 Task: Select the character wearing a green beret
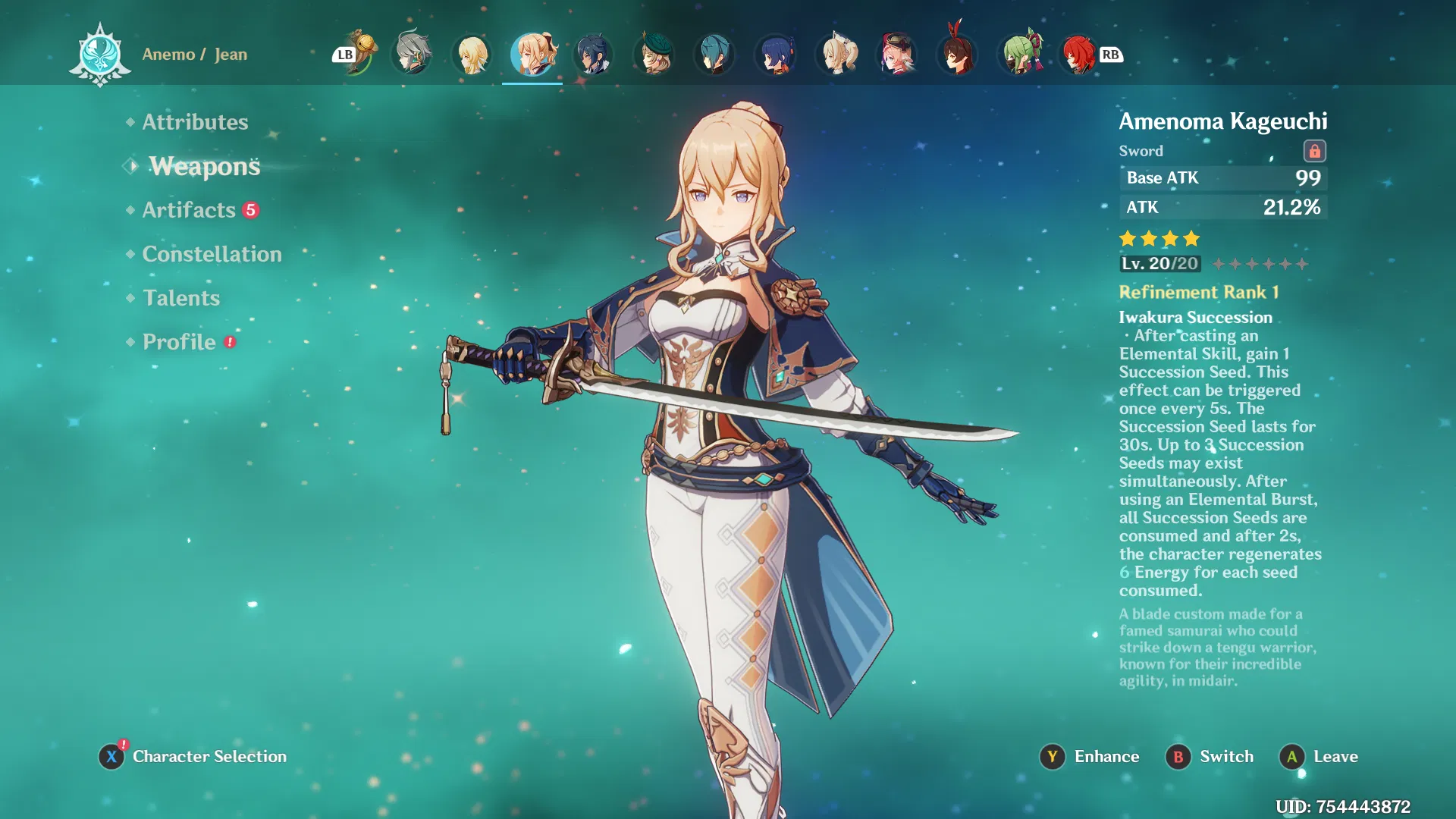[x=654, y=55]
